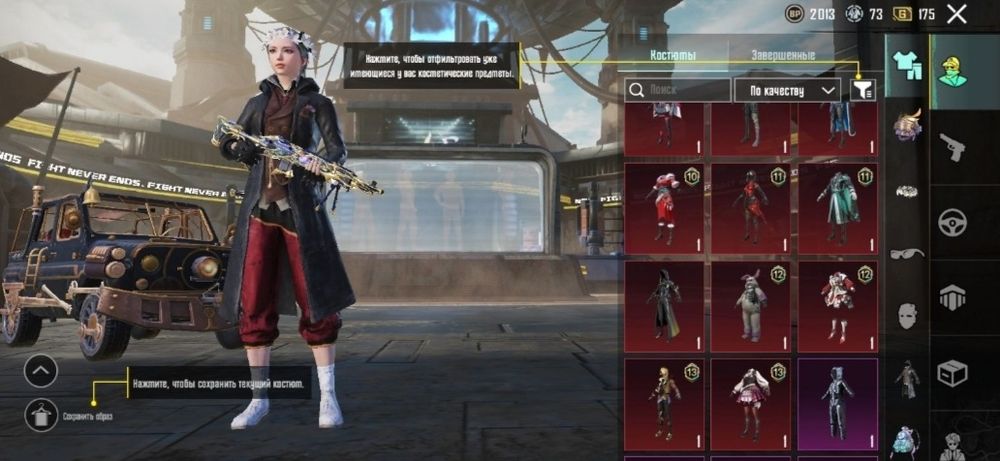Select the purple-background dark costume
This screenshot has width=1000, height=461.
[x=837, y=403]
